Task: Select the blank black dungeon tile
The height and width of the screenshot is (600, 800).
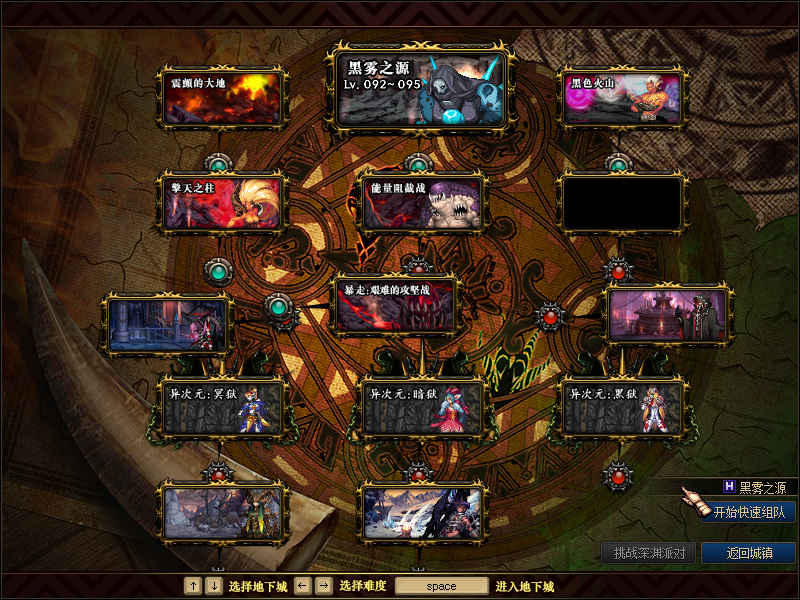Action: tap(622, 203)
